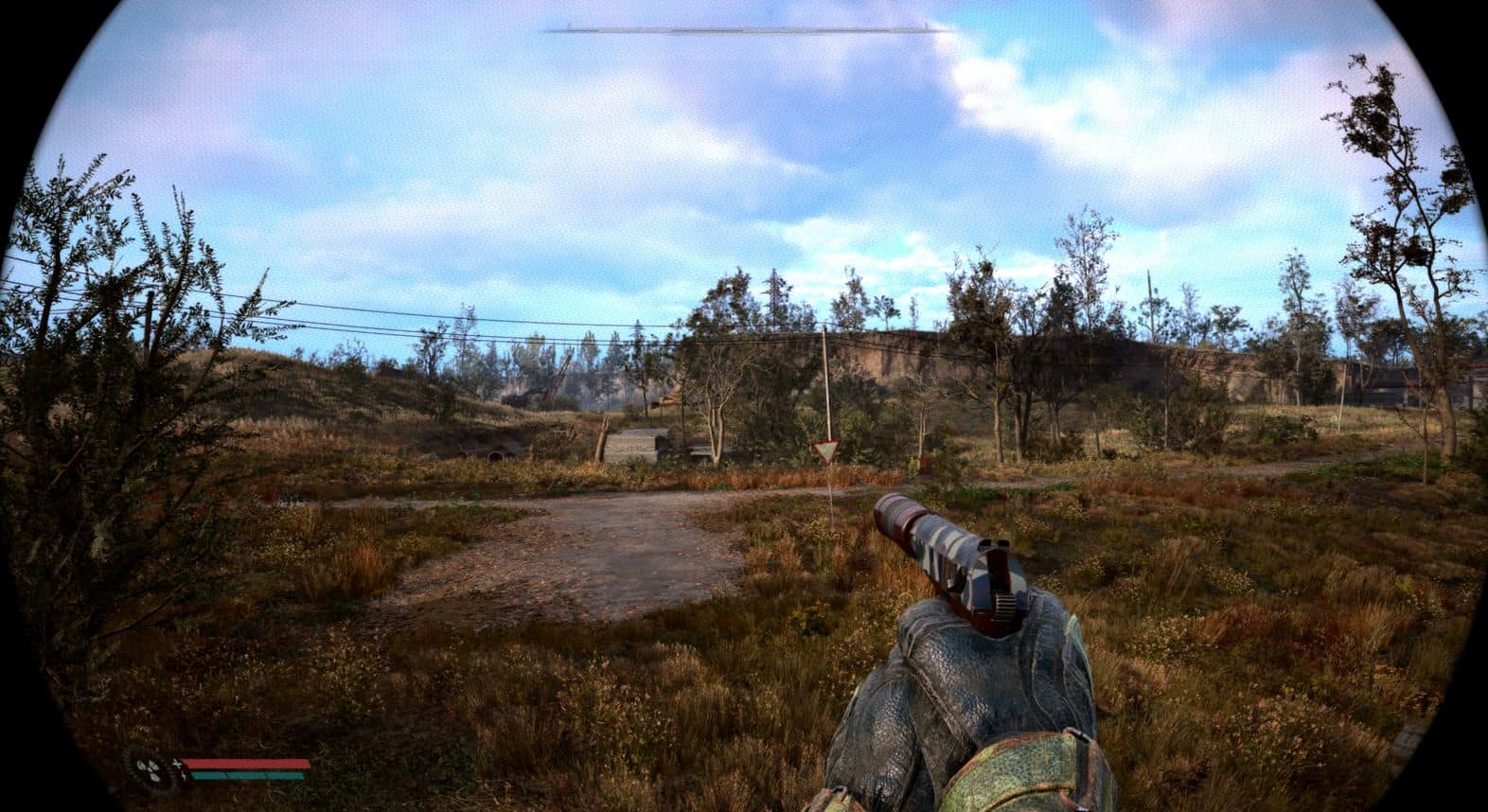Click the radiation trefoil indicator icon
This screenshot has width=1488, height=812.
coord(151,768)
